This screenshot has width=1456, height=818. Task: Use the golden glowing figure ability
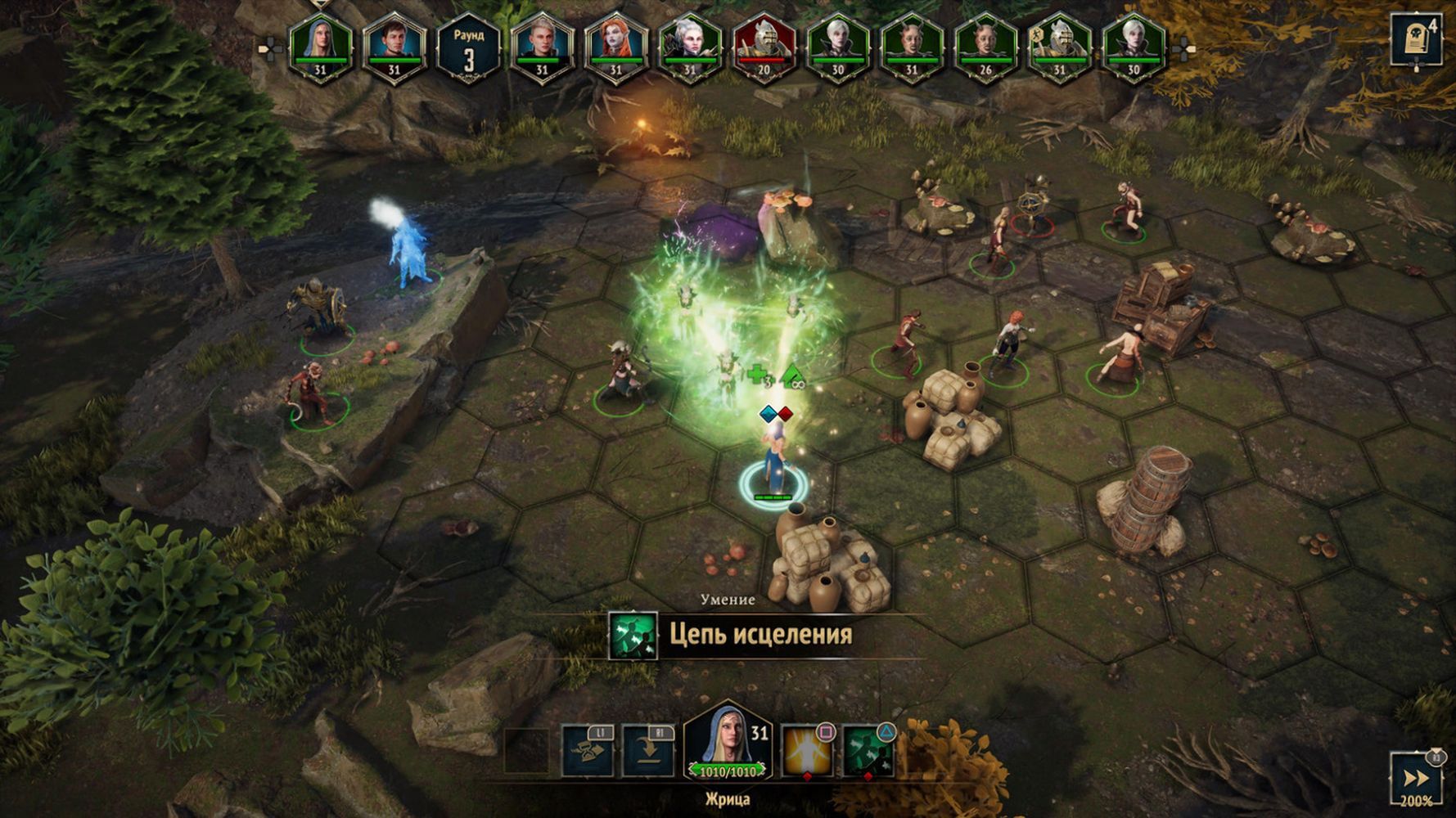(807, 750)
